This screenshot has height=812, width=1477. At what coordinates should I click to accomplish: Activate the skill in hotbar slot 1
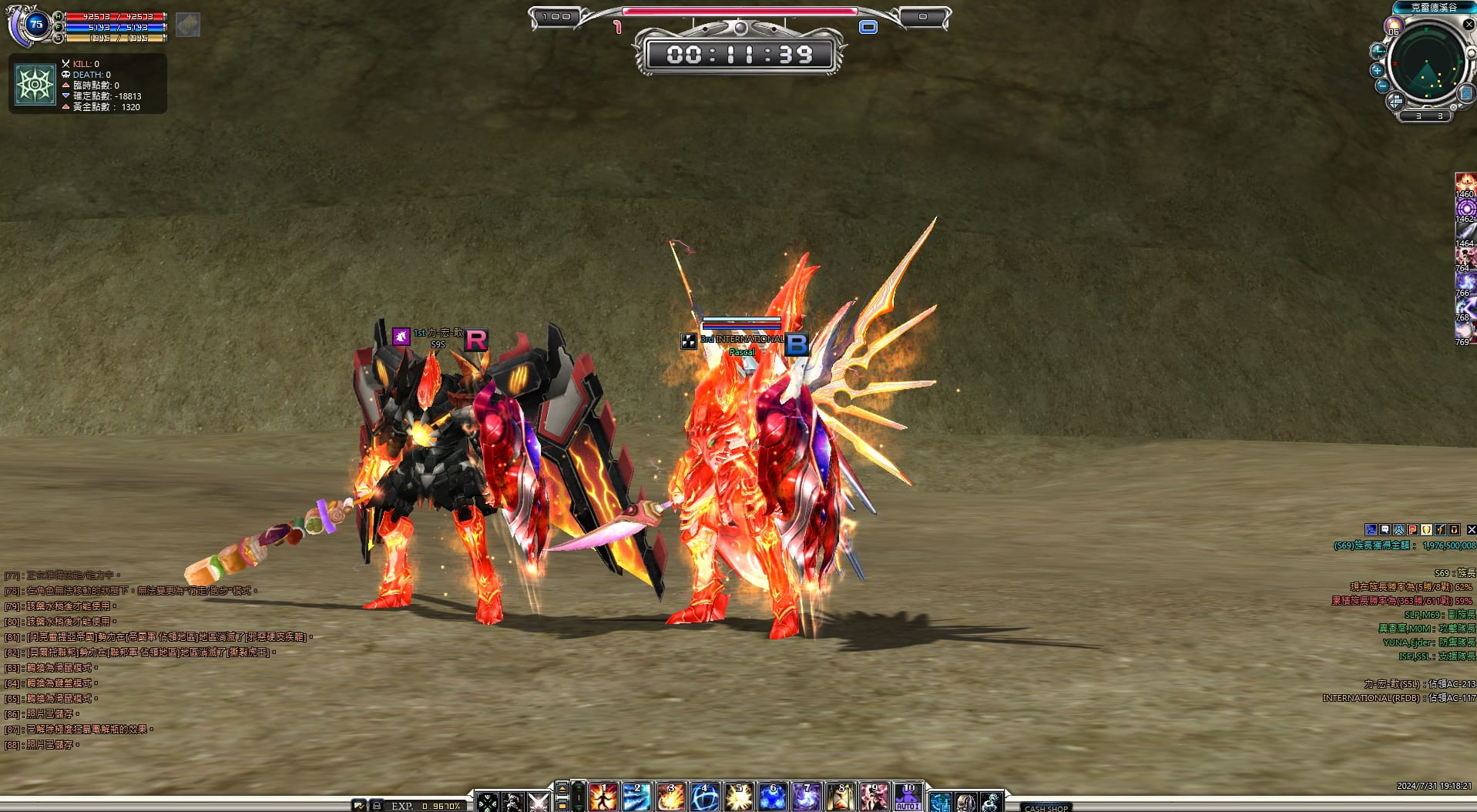pyautogui.click(x=603, y=797)
